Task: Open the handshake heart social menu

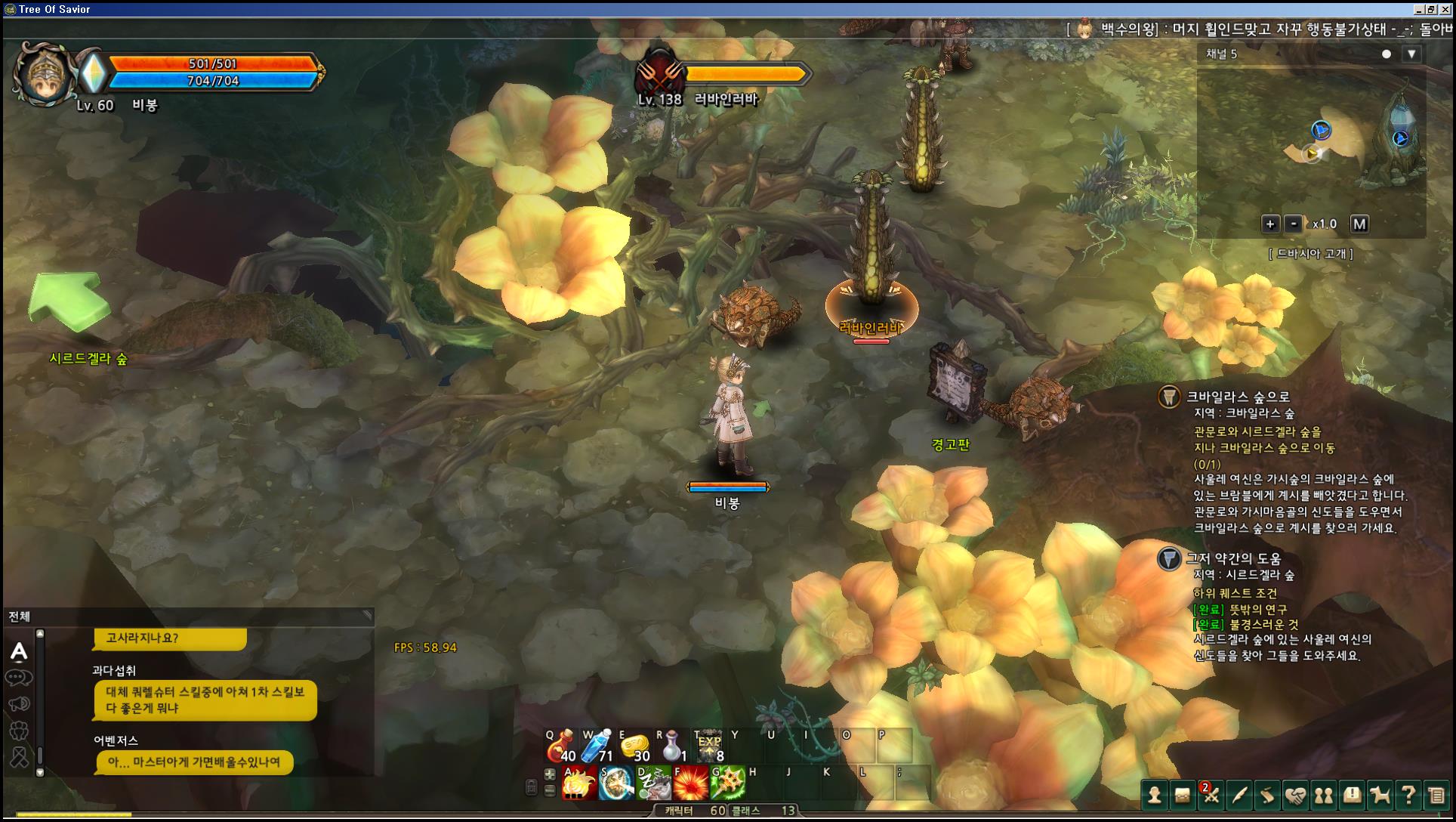Action: 1295,795
